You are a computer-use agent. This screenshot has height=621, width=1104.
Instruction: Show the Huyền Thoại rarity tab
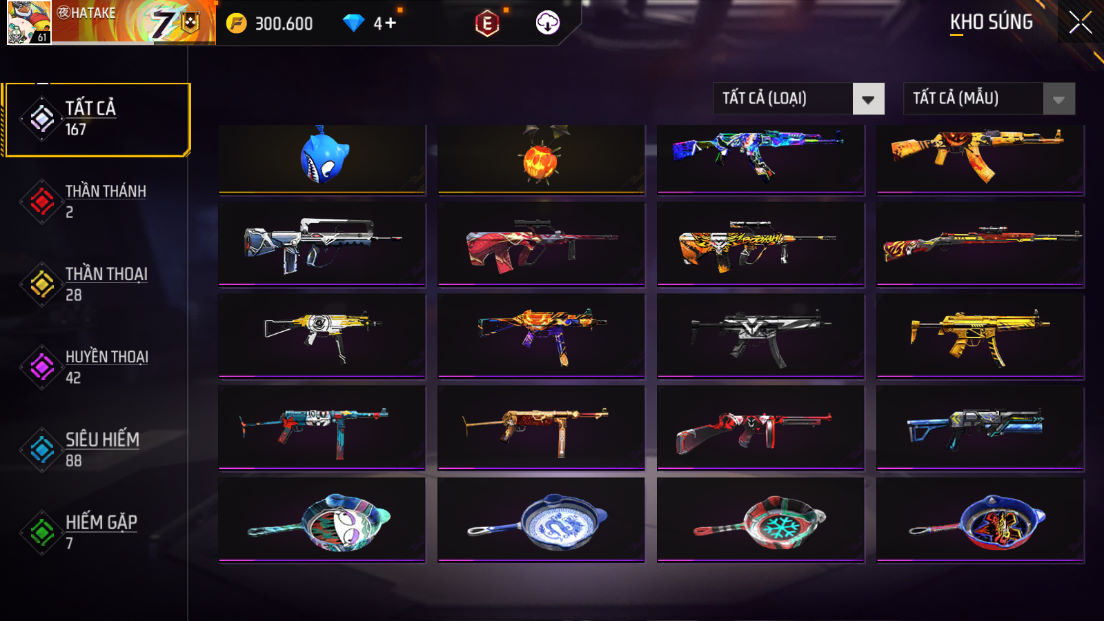[x=97, y=367]
